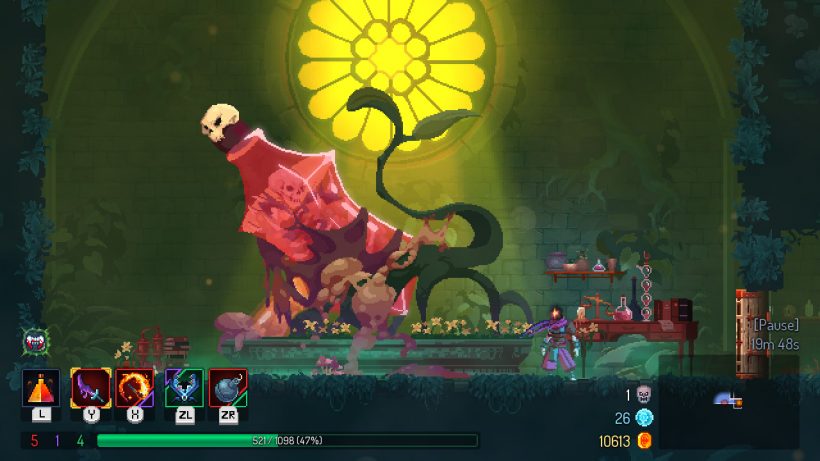Use the grey bomb grenade skill
Viewport: 820px width, 461px height.
pos(228,388)
